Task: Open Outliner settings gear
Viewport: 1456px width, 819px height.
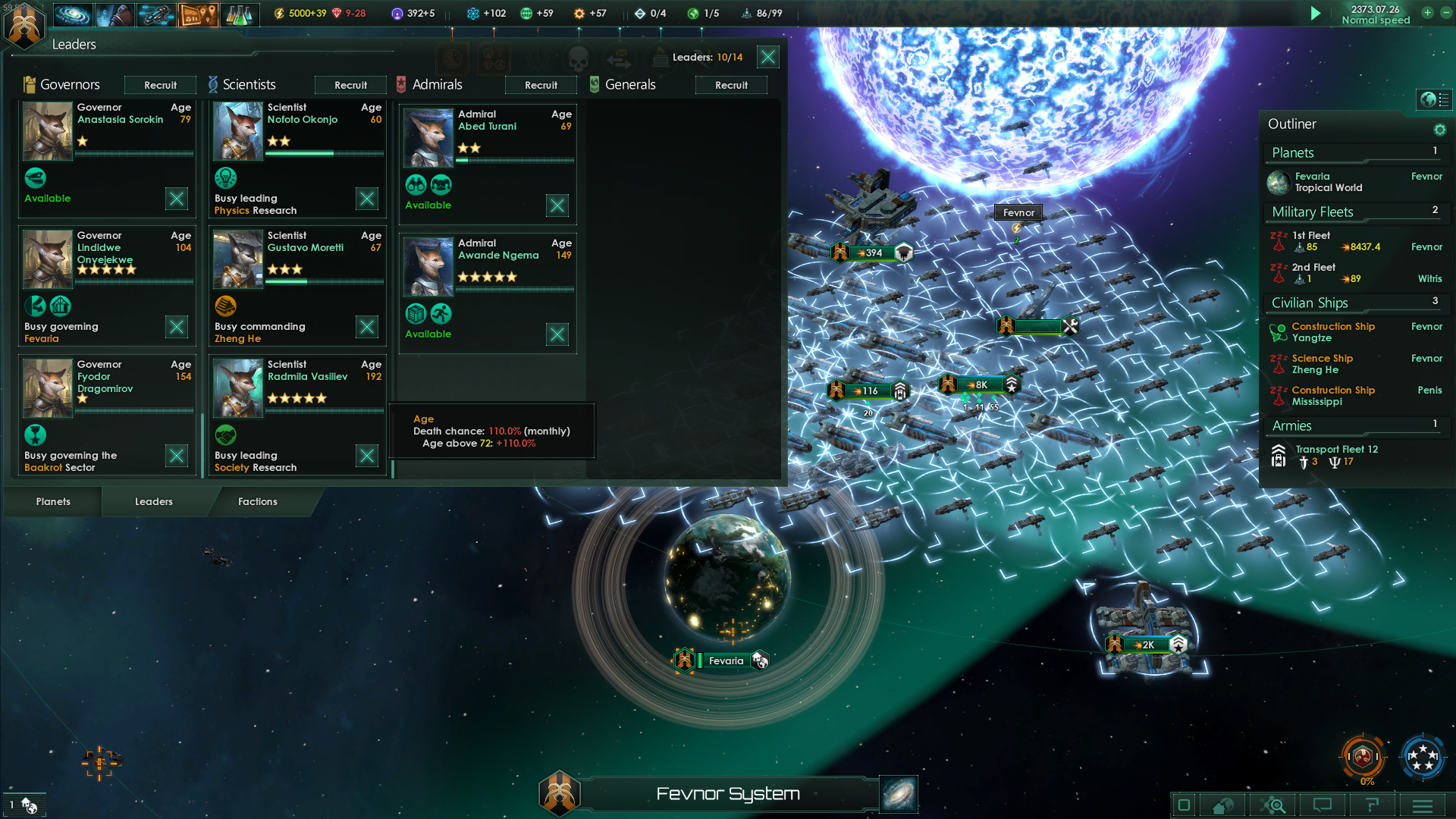Action: tap(1439, 130)
